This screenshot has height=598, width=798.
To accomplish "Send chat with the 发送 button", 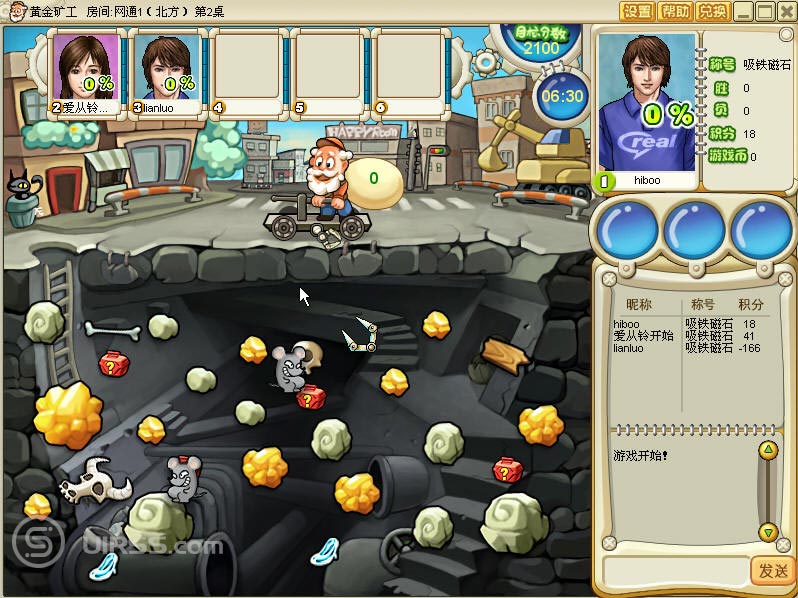I will (x=772, y=571).
